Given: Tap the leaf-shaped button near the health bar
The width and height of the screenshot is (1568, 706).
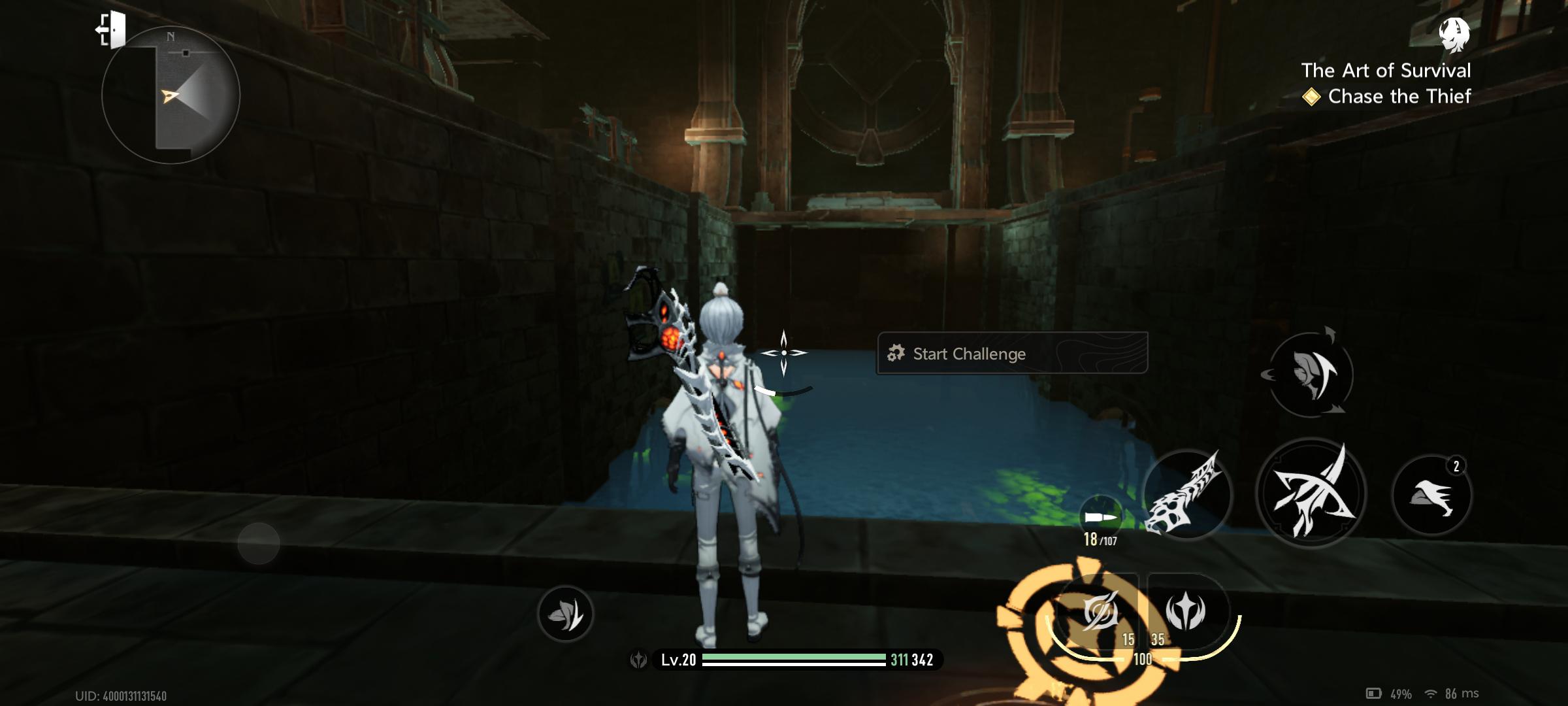Looking at the screenshot, I should [565, 613].
